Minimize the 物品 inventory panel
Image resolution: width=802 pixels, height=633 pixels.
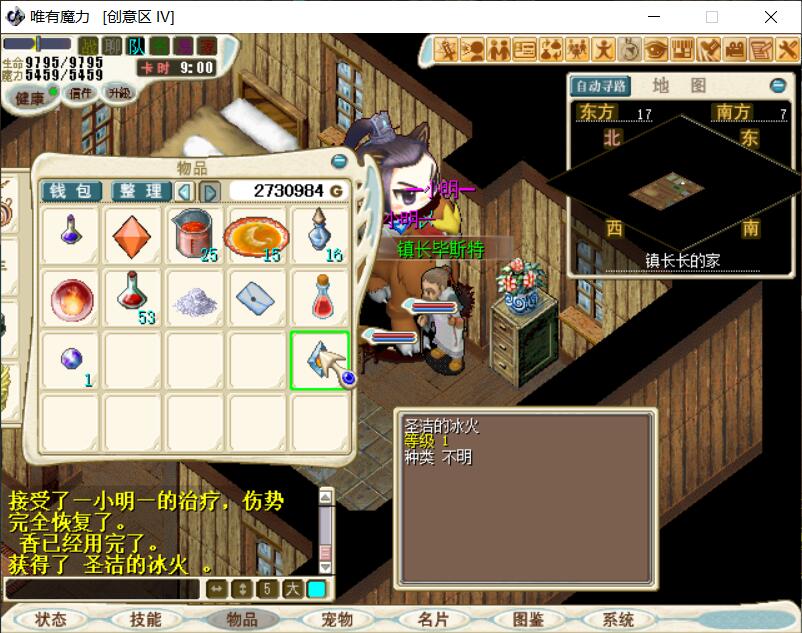coord(339,161)
